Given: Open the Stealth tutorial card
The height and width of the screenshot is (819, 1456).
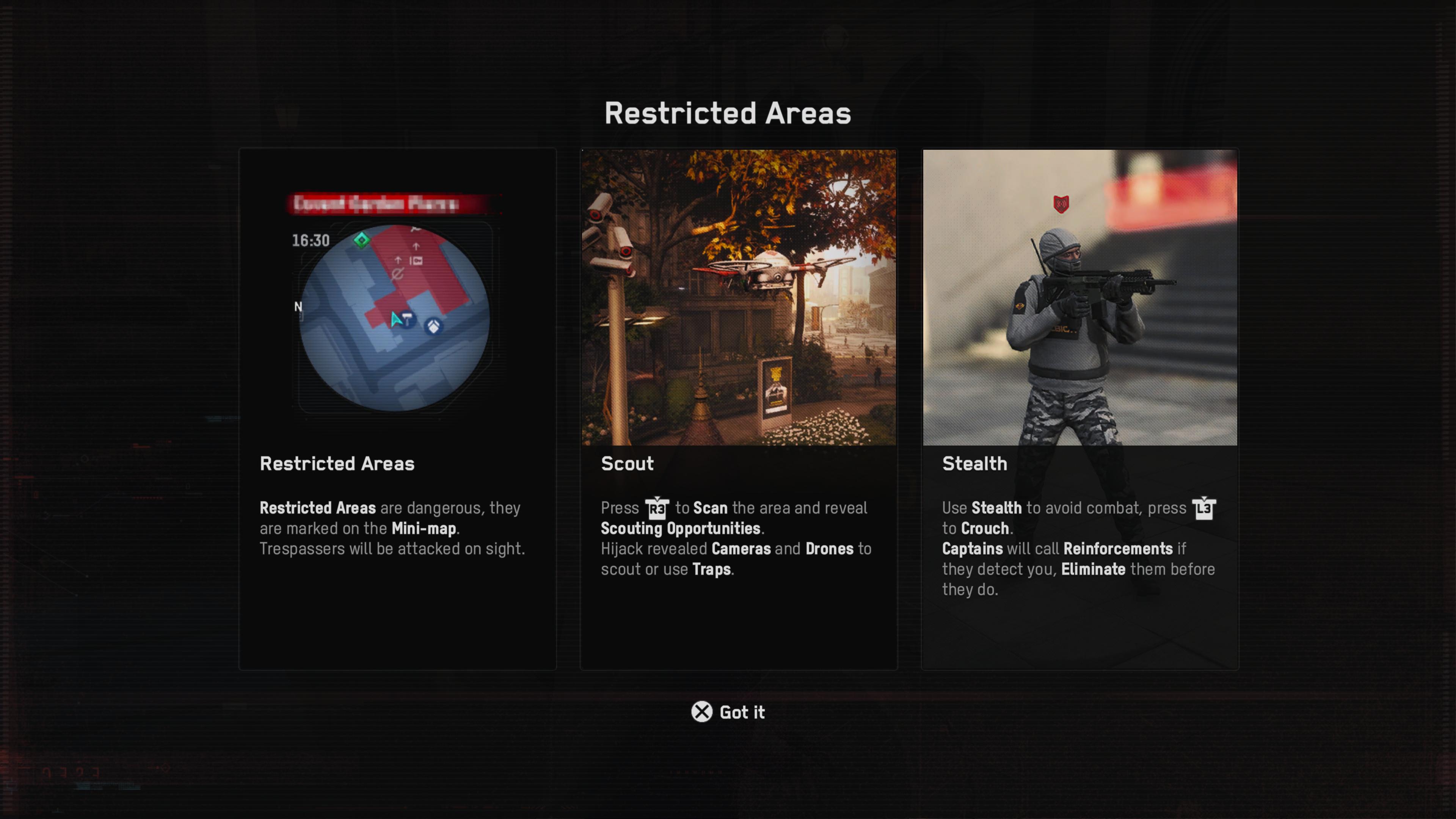Looking at the screenshot, I should click(x=1079, y=409).
